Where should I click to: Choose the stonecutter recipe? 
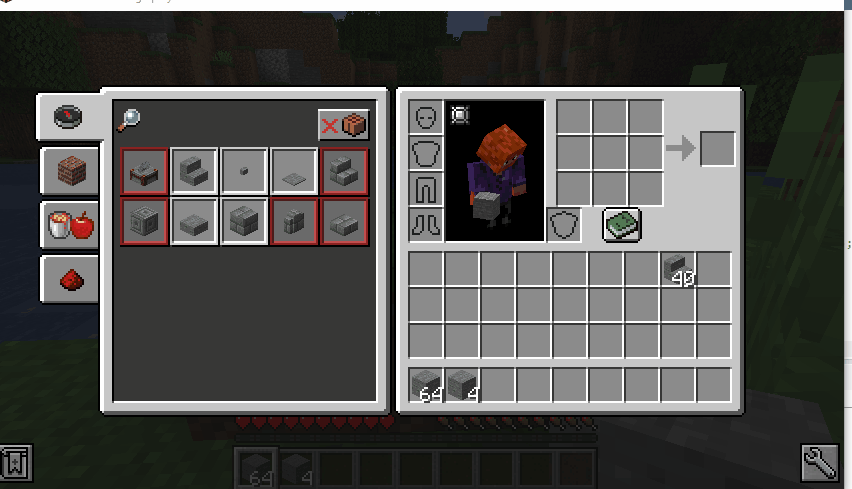click(x=144, y=171)
